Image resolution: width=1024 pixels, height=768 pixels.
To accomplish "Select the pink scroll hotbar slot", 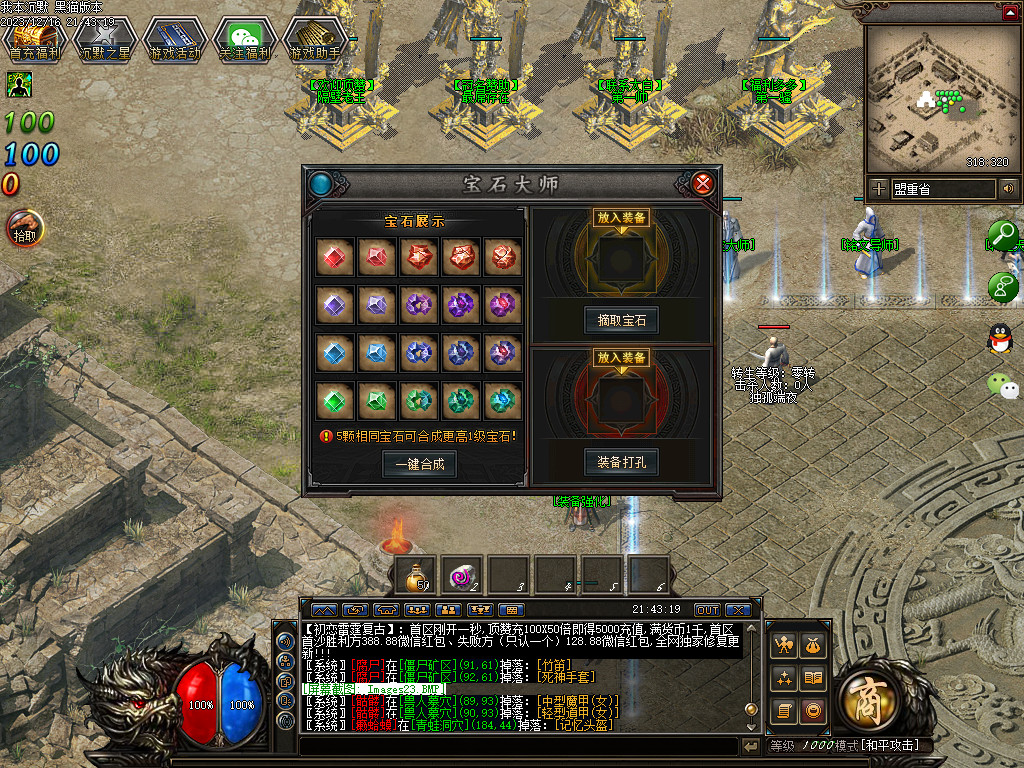I will tap(461, 575).
